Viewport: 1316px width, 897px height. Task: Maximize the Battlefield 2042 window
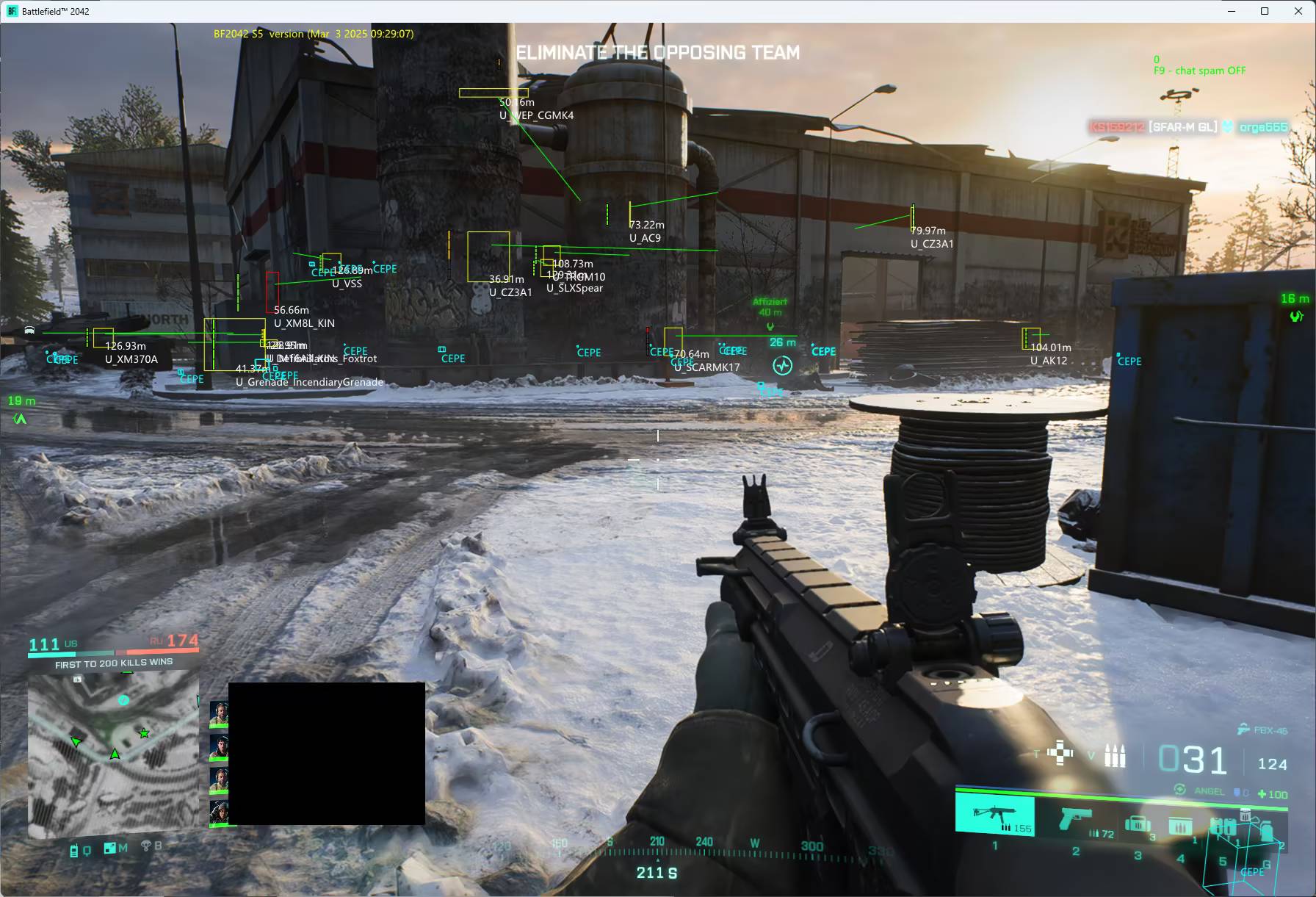(1265, 11)
